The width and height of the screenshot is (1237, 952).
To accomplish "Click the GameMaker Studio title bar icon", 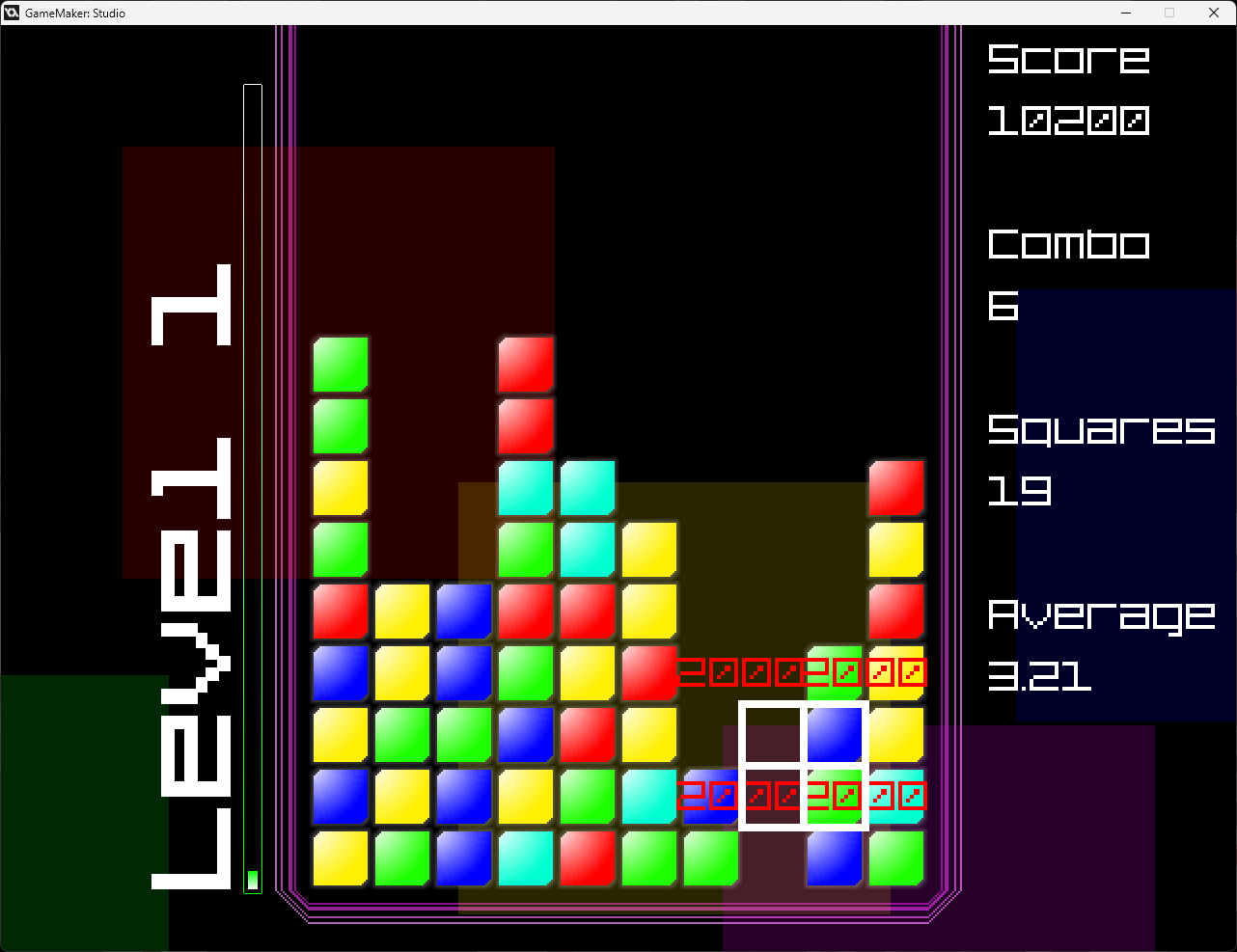I will (x=13, y=13).
